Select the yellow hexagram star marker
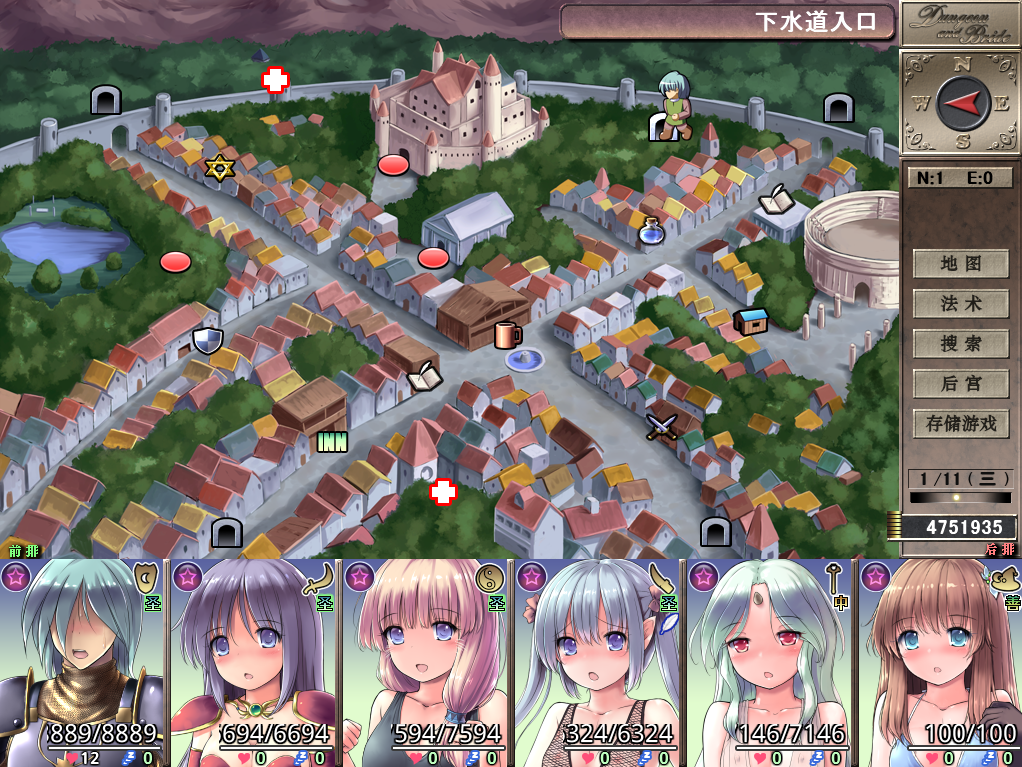1022x767 pixels. click(x=218, y=167)
